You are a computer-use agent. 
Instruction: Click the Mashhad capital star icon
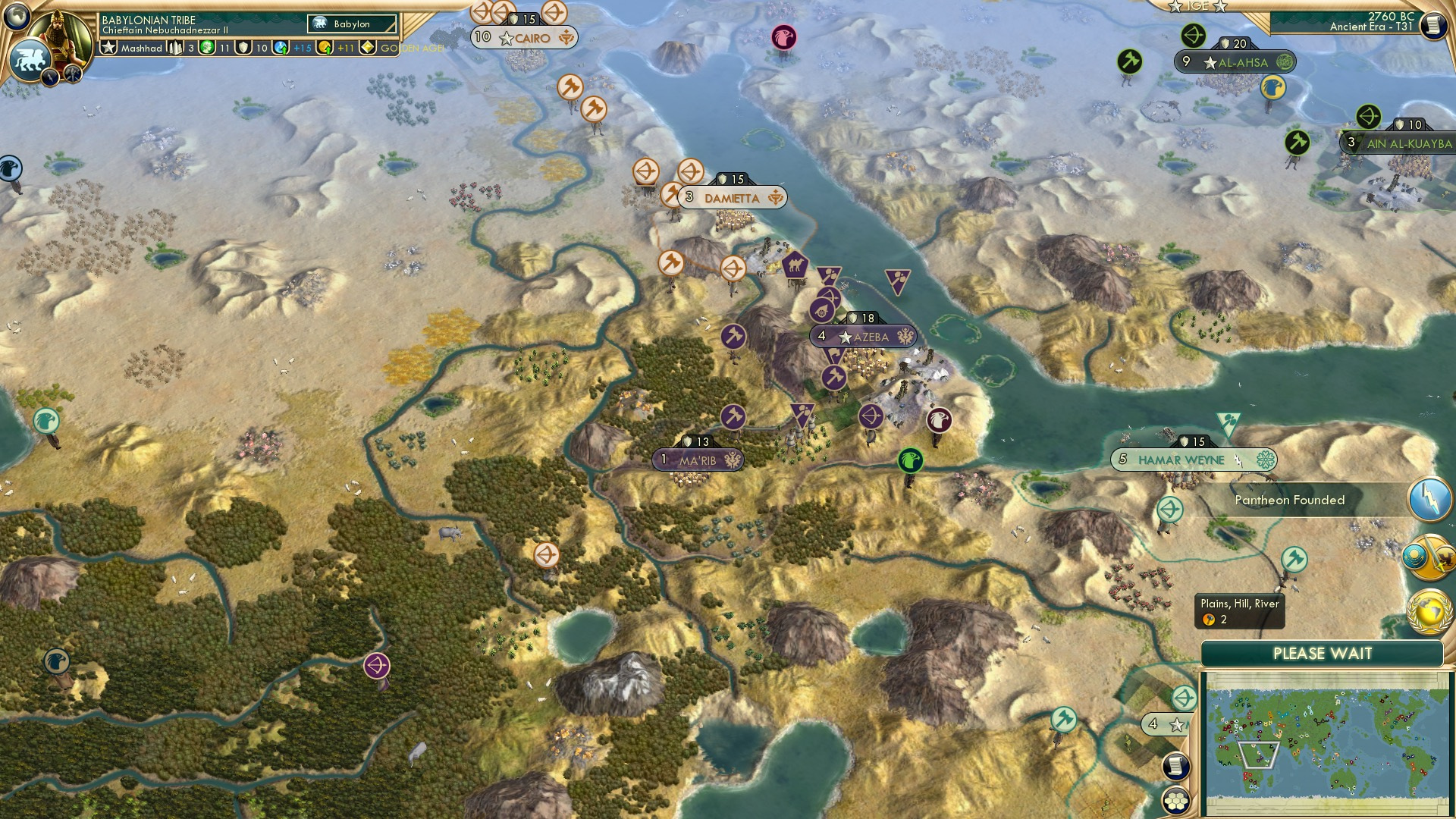tap(109, 47)
